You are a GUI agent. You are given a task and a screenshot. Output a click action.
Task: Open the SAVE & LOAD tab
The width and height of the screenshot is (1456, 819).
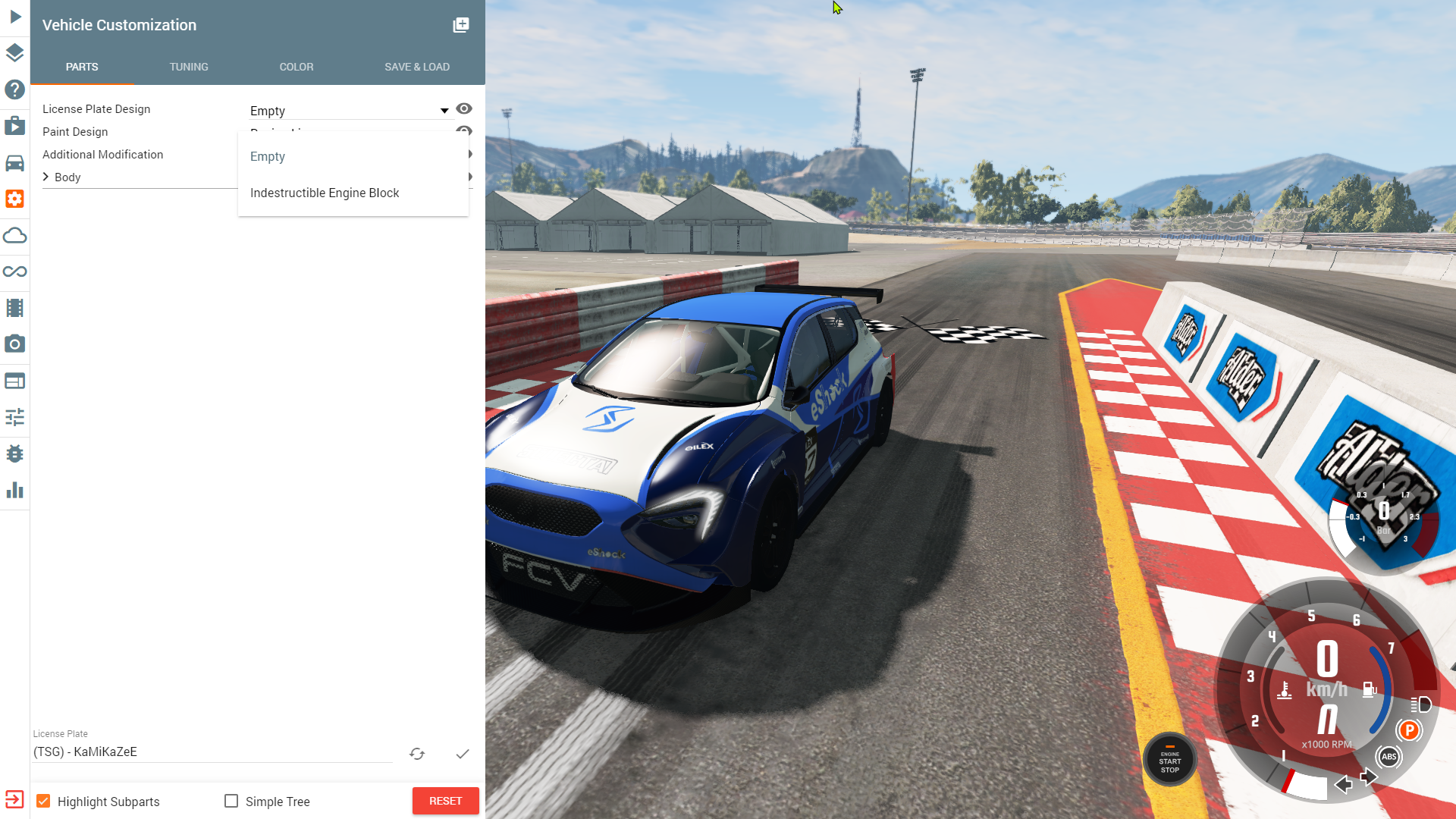(417, 67)
